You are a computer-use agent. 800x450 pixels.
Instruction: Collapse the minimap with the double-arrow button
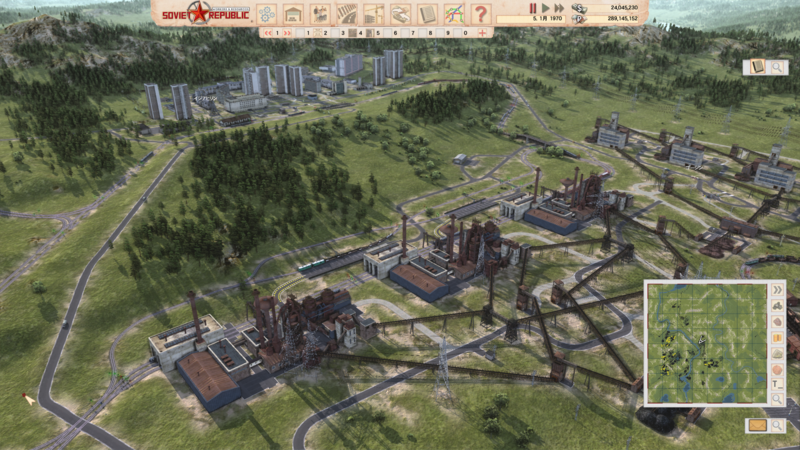(x=777, y=291)
